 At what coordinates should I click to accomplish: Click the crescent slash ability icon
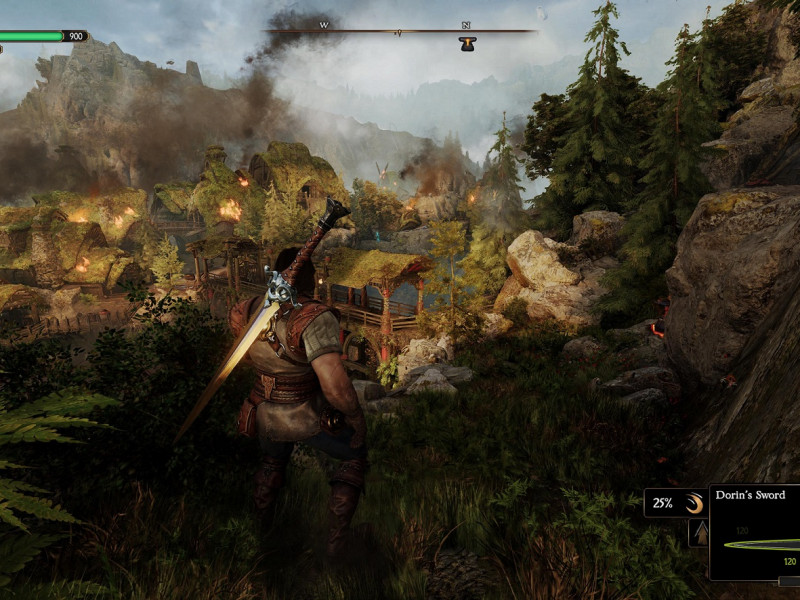coord(693,504)
